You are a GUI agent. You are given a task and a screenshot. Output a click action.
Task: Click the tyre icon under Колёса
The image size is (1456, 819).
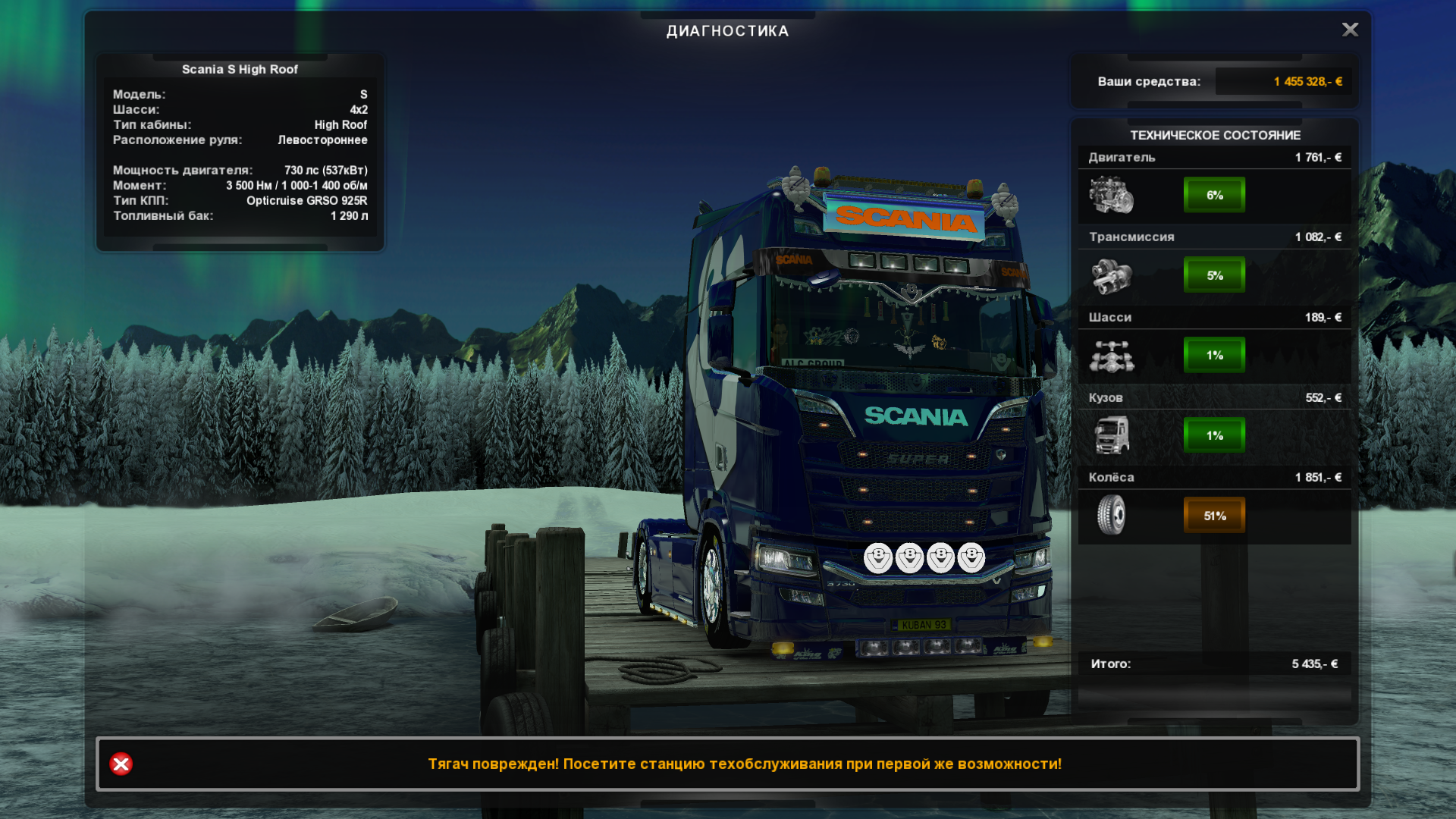pyautogui.click(x=1111, y=516)
